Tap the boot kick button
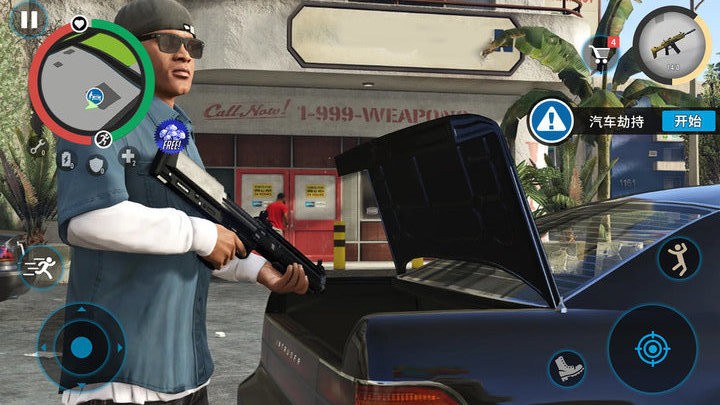This screenshot has height=405, width=720. [567, 368]
